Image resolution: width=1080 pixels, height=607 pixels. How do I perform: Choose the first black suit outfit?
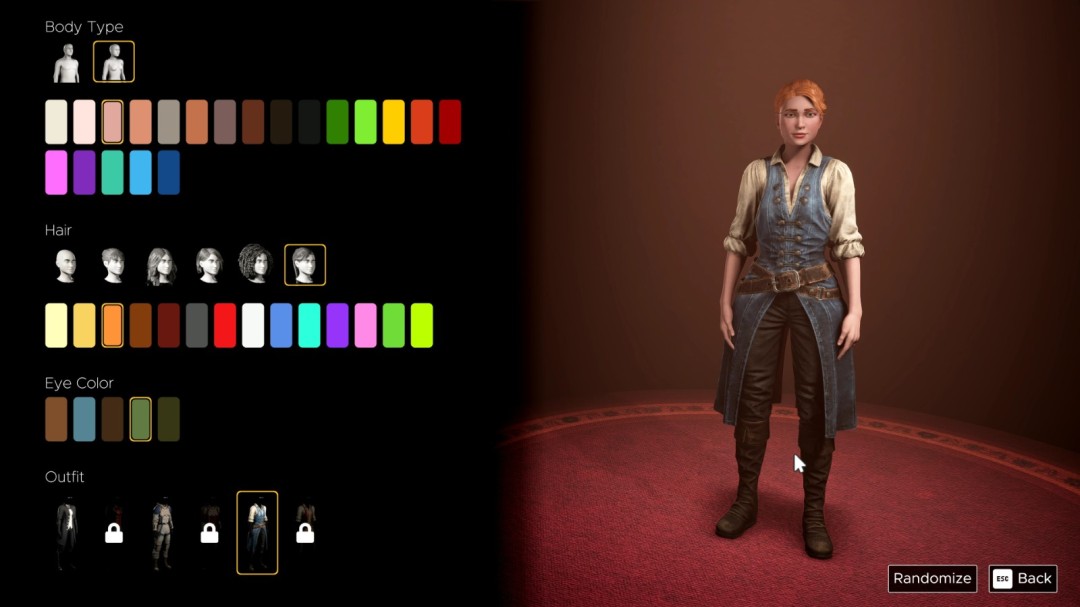(66, 533)
